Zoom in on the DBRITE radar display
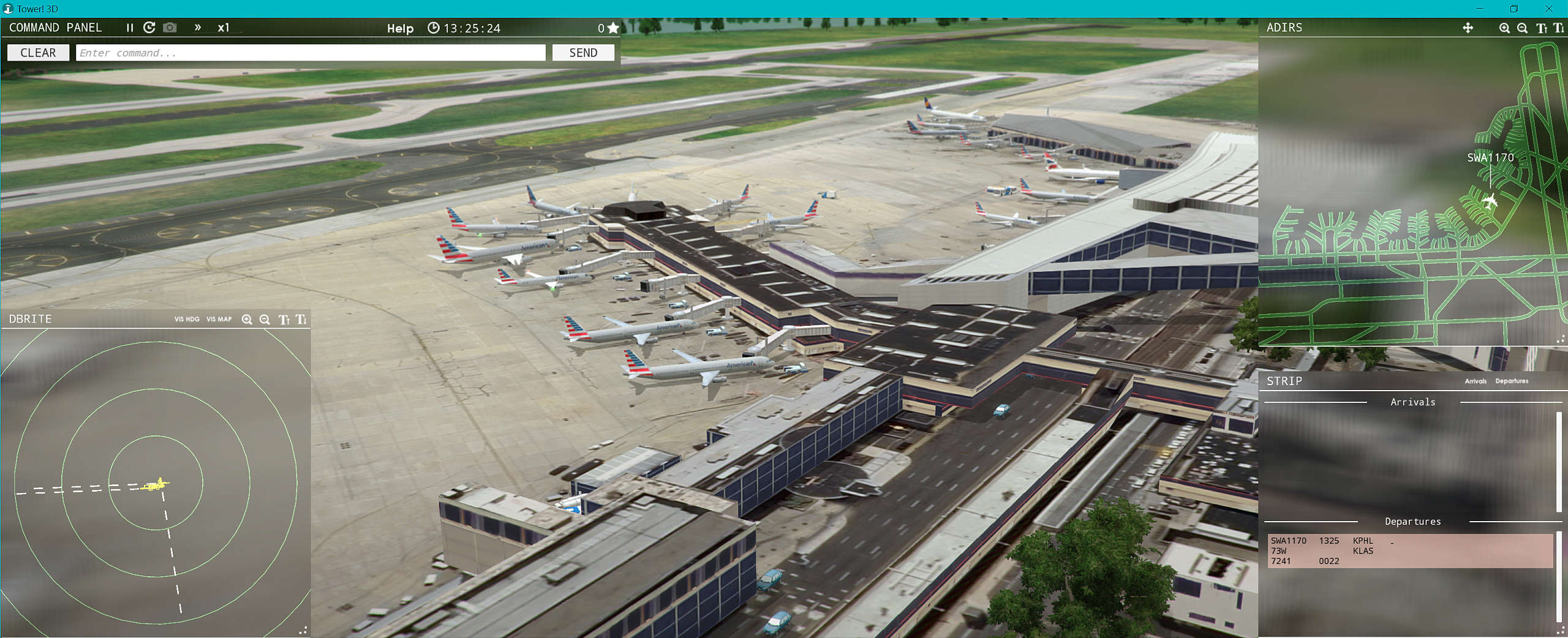Viewport: 1568px width, 638px height. click(x=247, y=319)
